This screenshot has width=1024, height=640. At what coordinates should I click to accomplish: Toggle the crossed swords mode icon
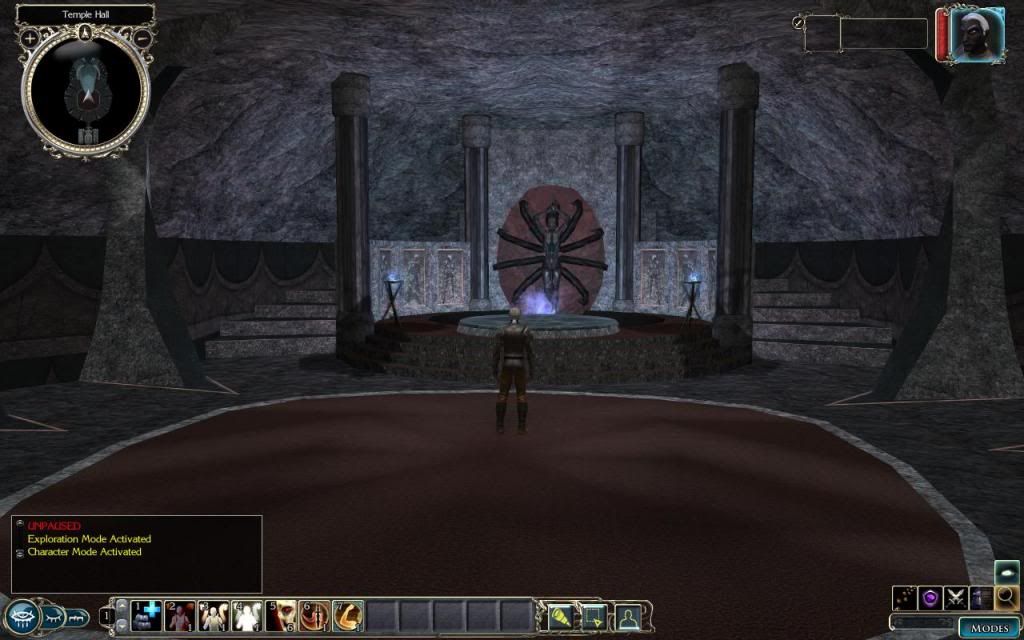tap(956, 598)
